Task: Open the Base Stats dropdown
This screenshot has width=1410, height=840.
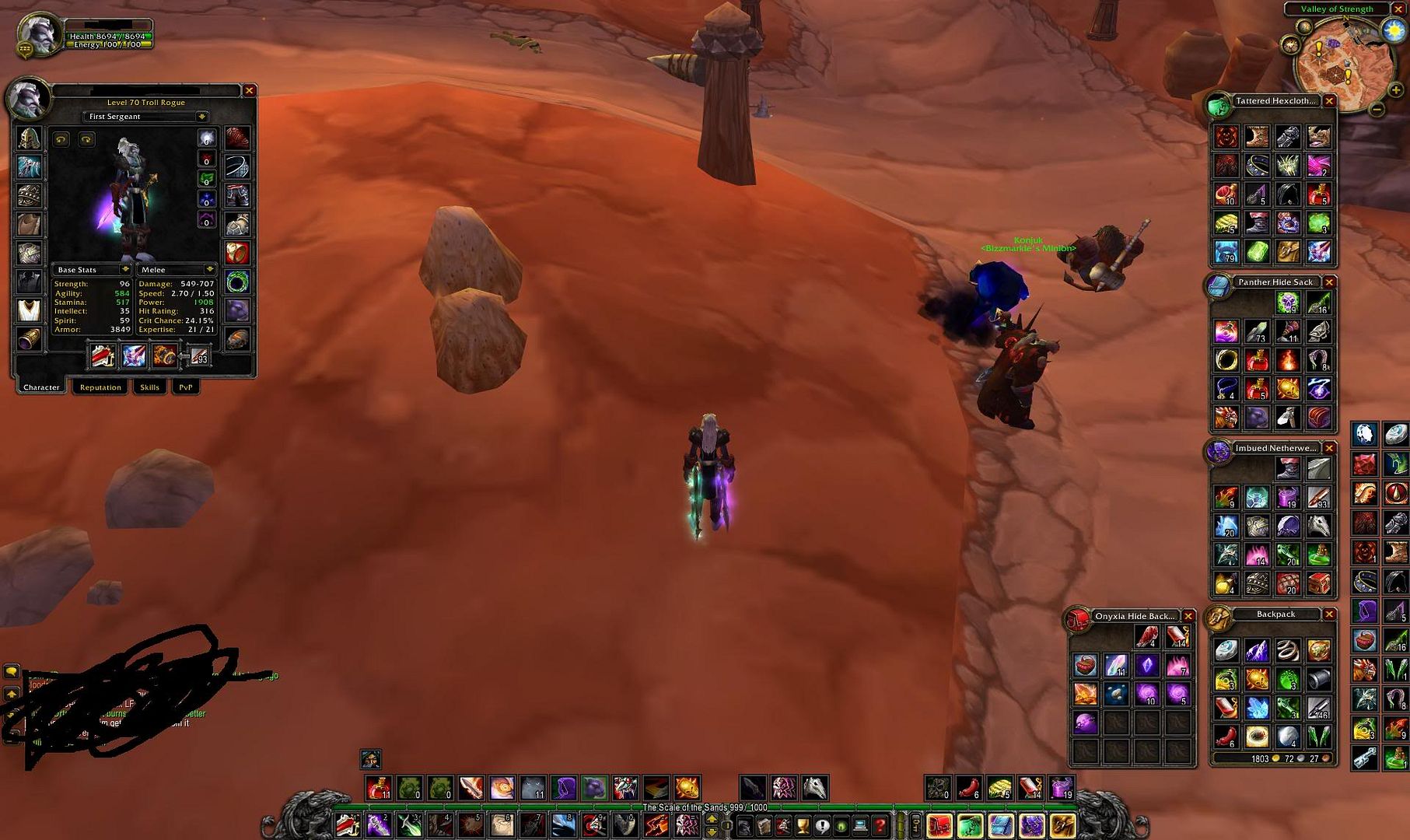Action: tap(124, 270)
